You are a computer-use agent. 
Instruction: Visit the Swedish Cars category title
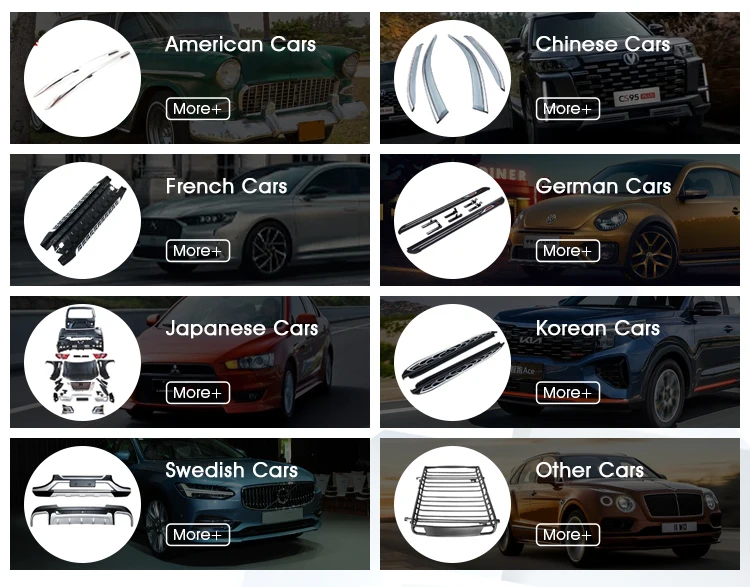[x=231, y=470]
